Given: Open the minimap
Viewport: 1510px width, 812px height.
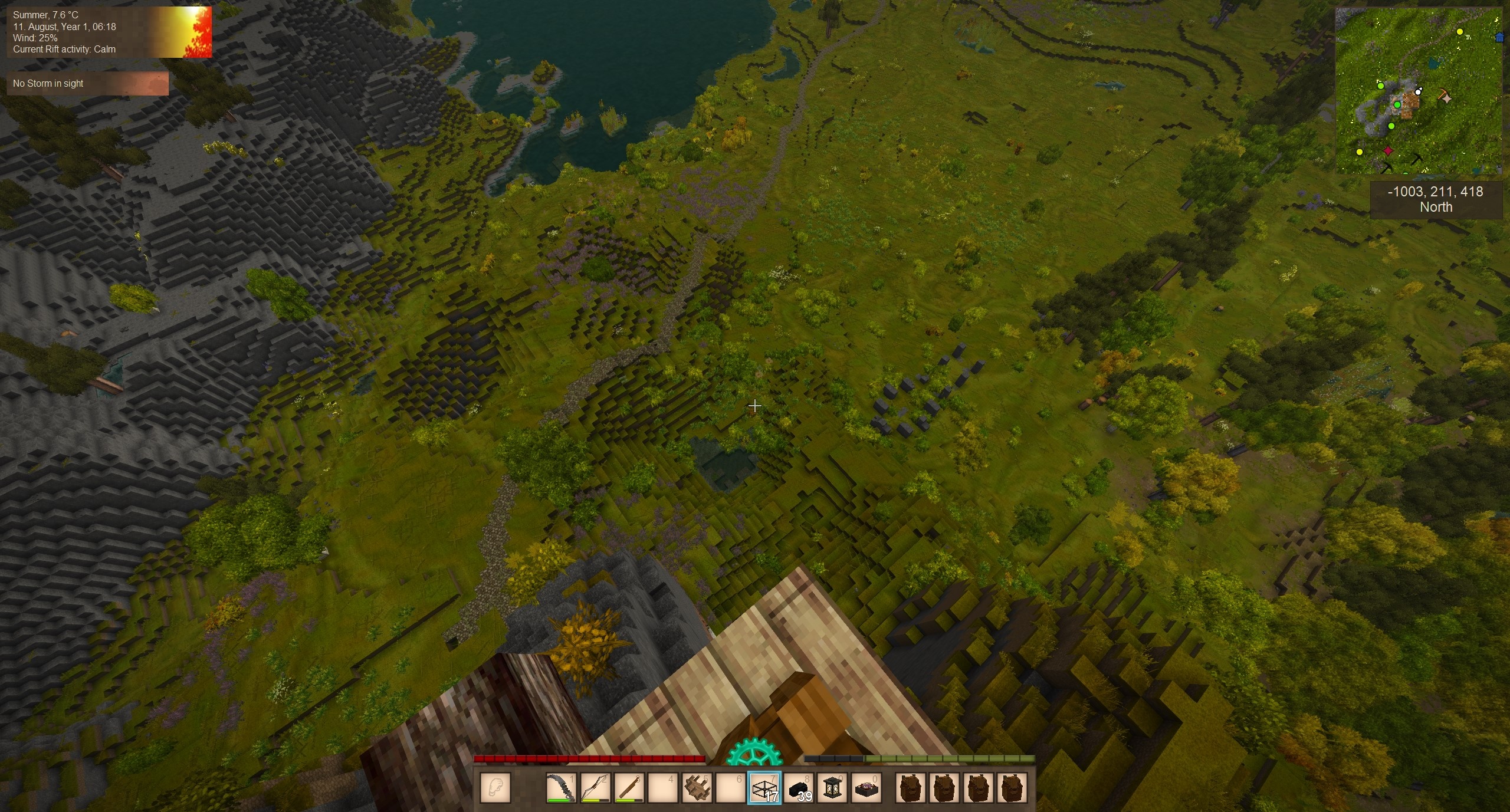Looking at the screenshot, I should coord(1418,91).
